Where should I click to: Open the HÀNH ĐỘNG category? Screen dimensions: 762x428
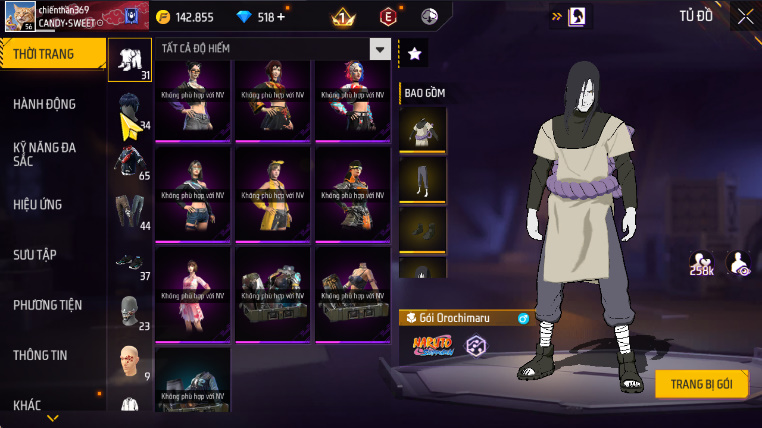coord(45,104)
